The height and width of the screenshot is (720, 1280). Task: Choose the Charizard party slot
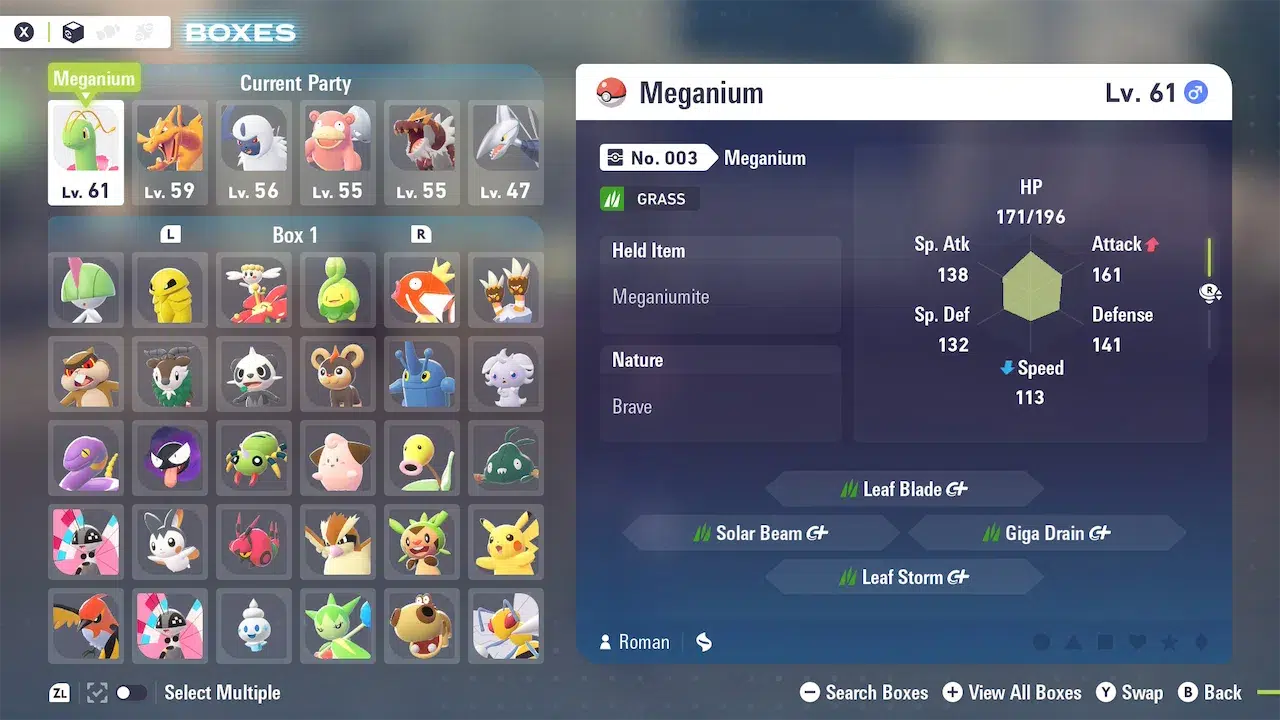[x=170, y=152]
